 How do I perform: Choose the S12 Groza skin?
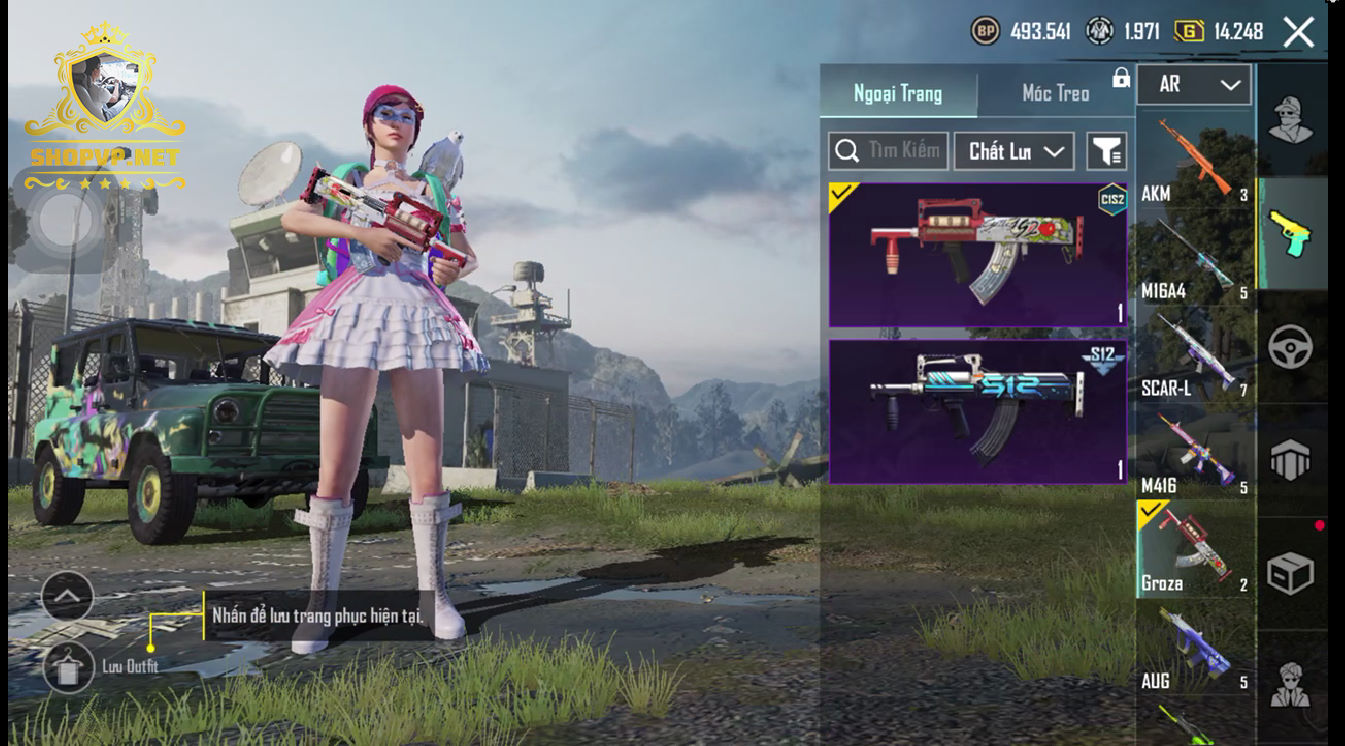[977, 411]
